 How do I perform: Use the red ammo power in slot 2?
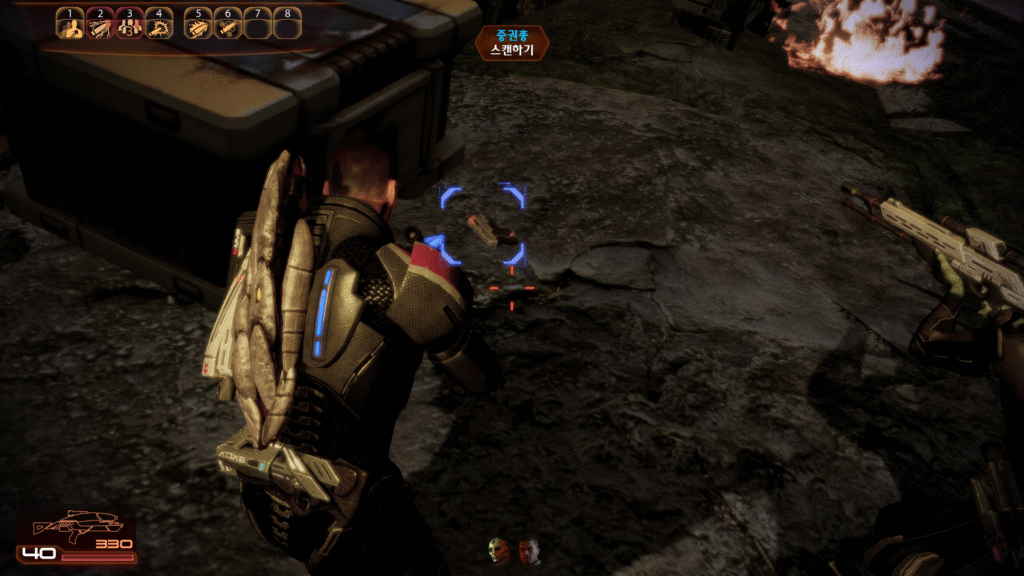point(99,25)
